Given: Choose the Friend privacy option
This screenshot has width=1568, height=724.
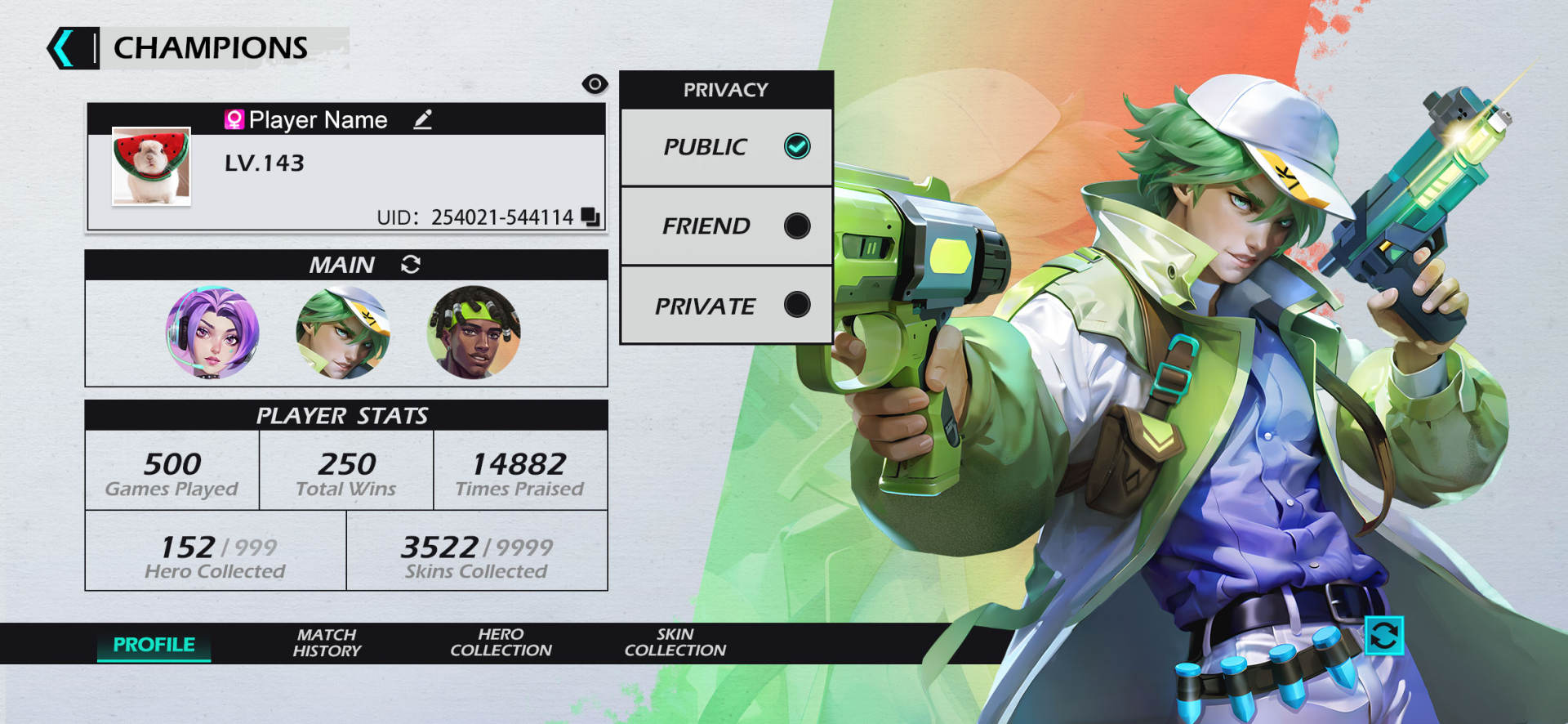Looking at the screenshot, I should (x=797, y=226).
